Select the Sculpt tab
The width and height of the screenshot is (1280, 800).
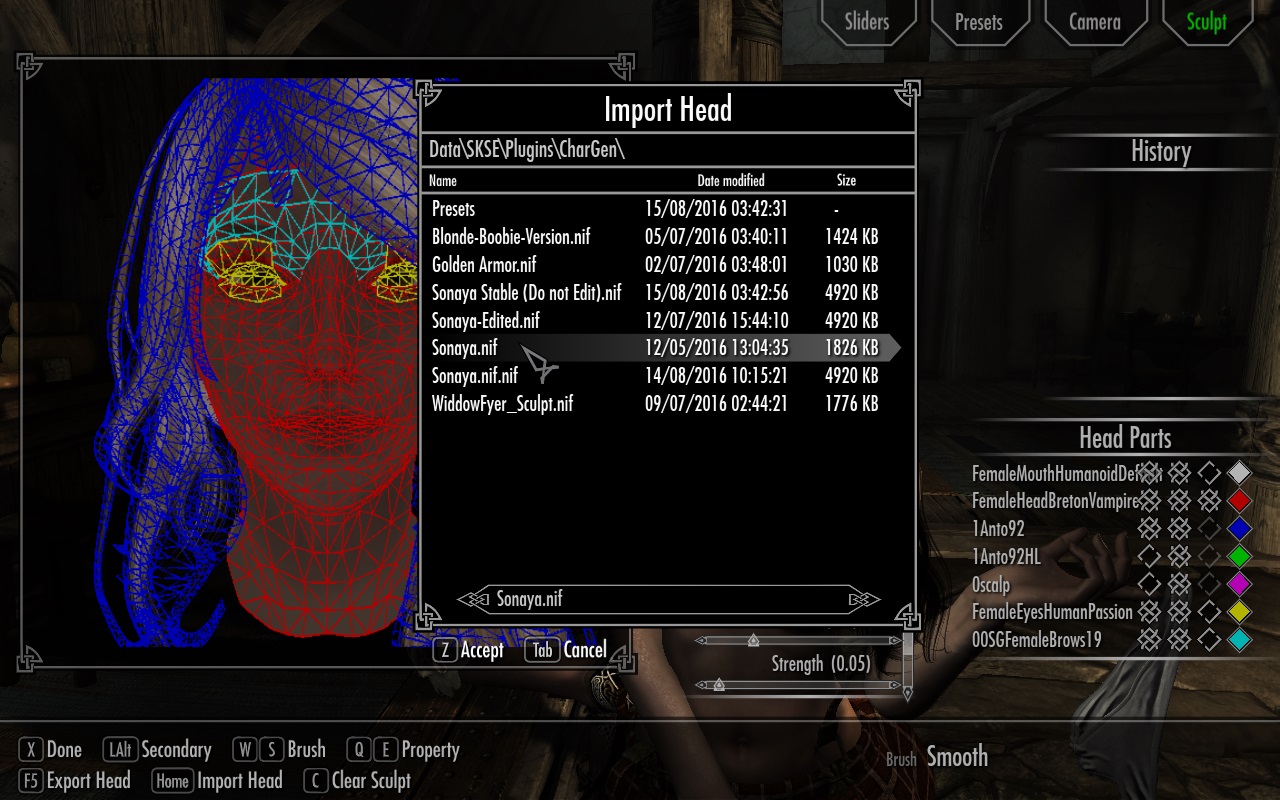1206,21
